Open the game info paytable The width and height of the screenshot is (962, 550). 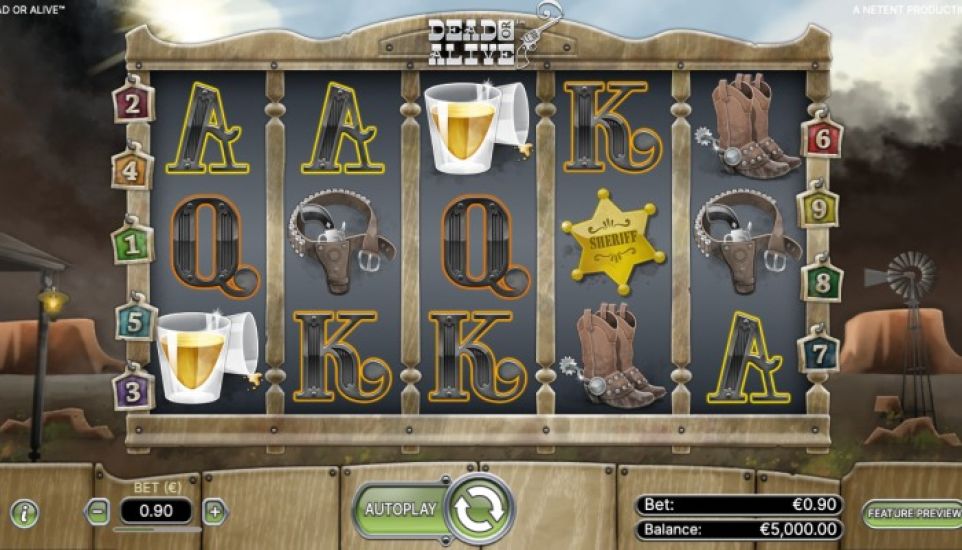pos(24,514)
